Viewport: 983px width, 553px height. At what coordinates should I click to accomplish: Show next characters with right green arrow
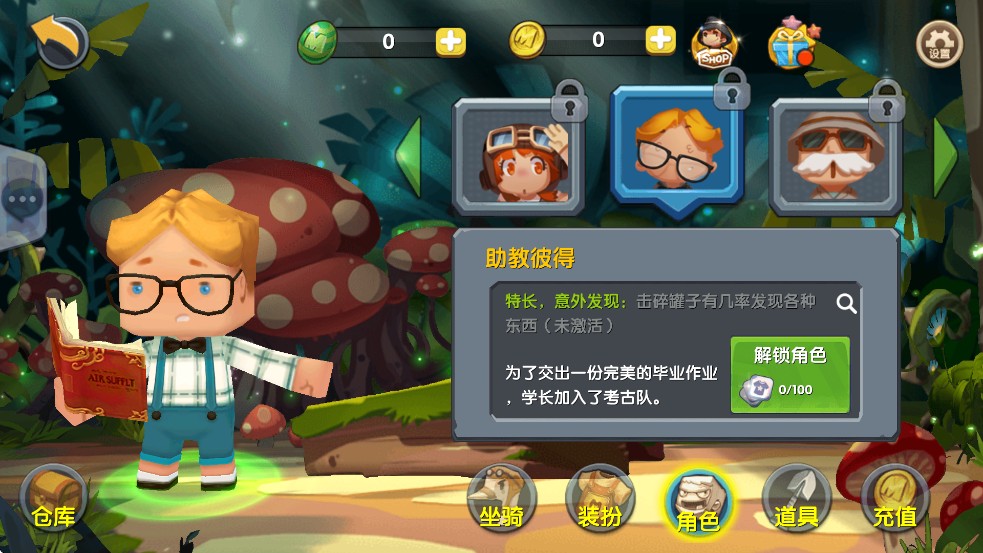[x=944, y=157]
